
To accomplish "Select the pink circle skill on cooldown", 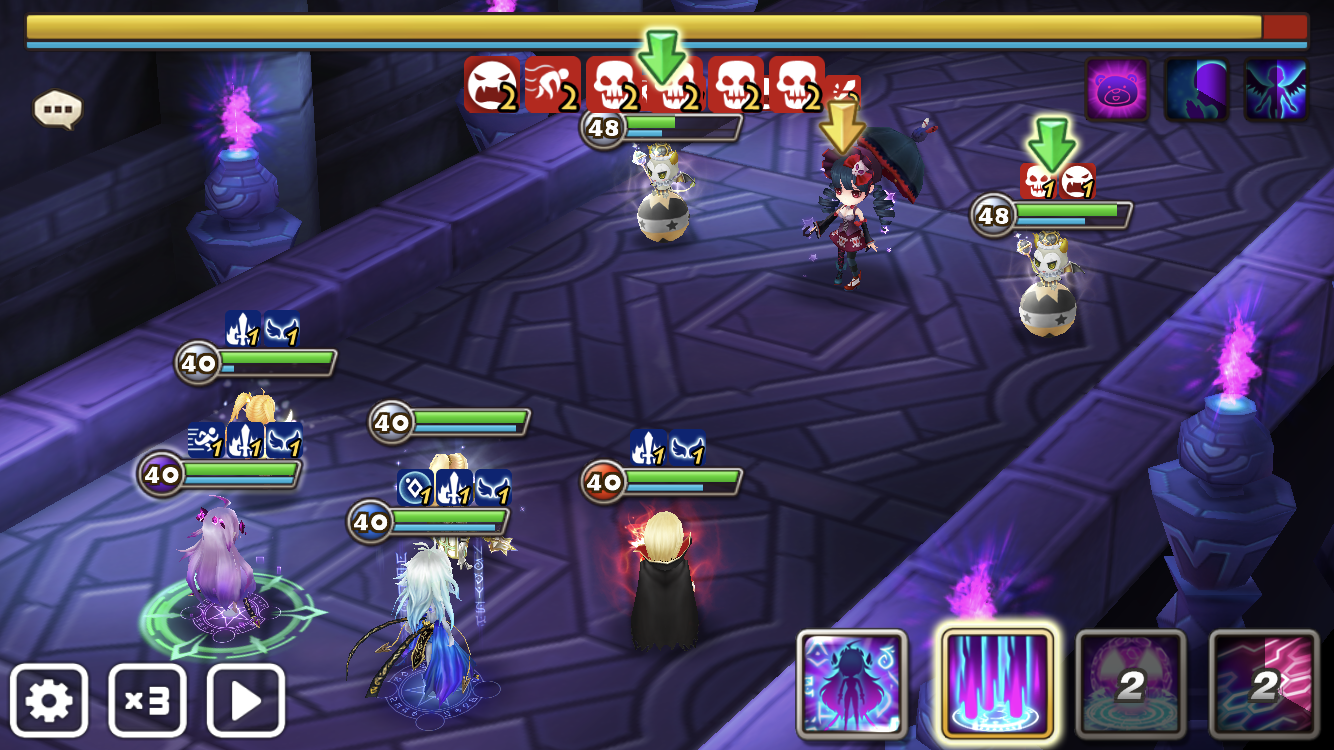I will pyautogui.click(x=1131, y=684).
